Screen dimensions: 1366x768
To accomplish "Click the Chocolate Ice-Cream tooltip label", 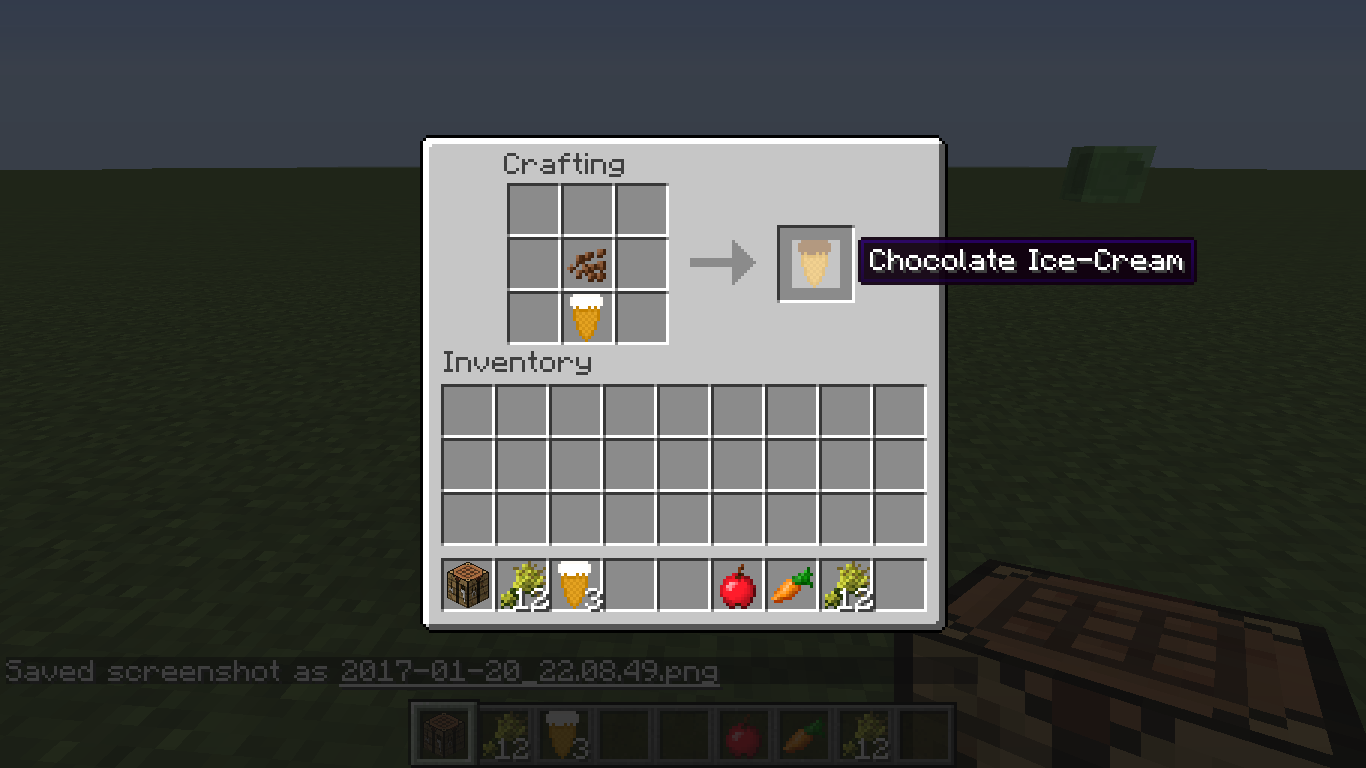I will [1026, 261].
